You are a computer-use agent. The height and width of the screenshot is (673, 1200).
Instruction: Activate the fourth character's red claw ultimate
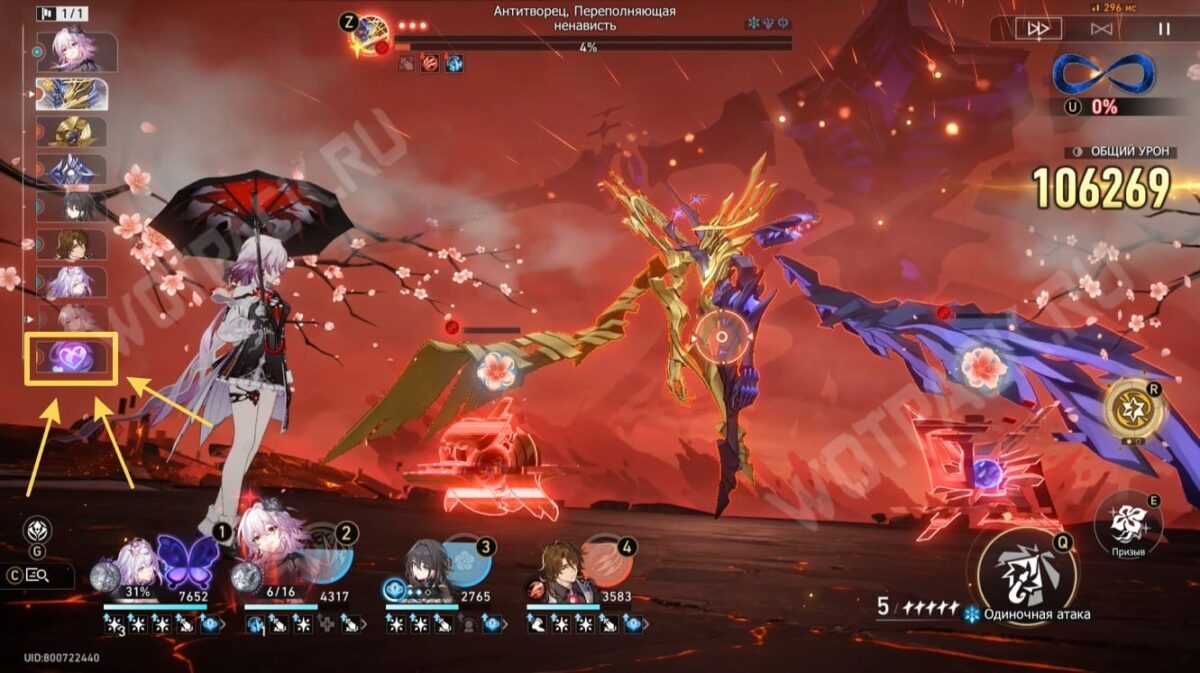(607, 562)
